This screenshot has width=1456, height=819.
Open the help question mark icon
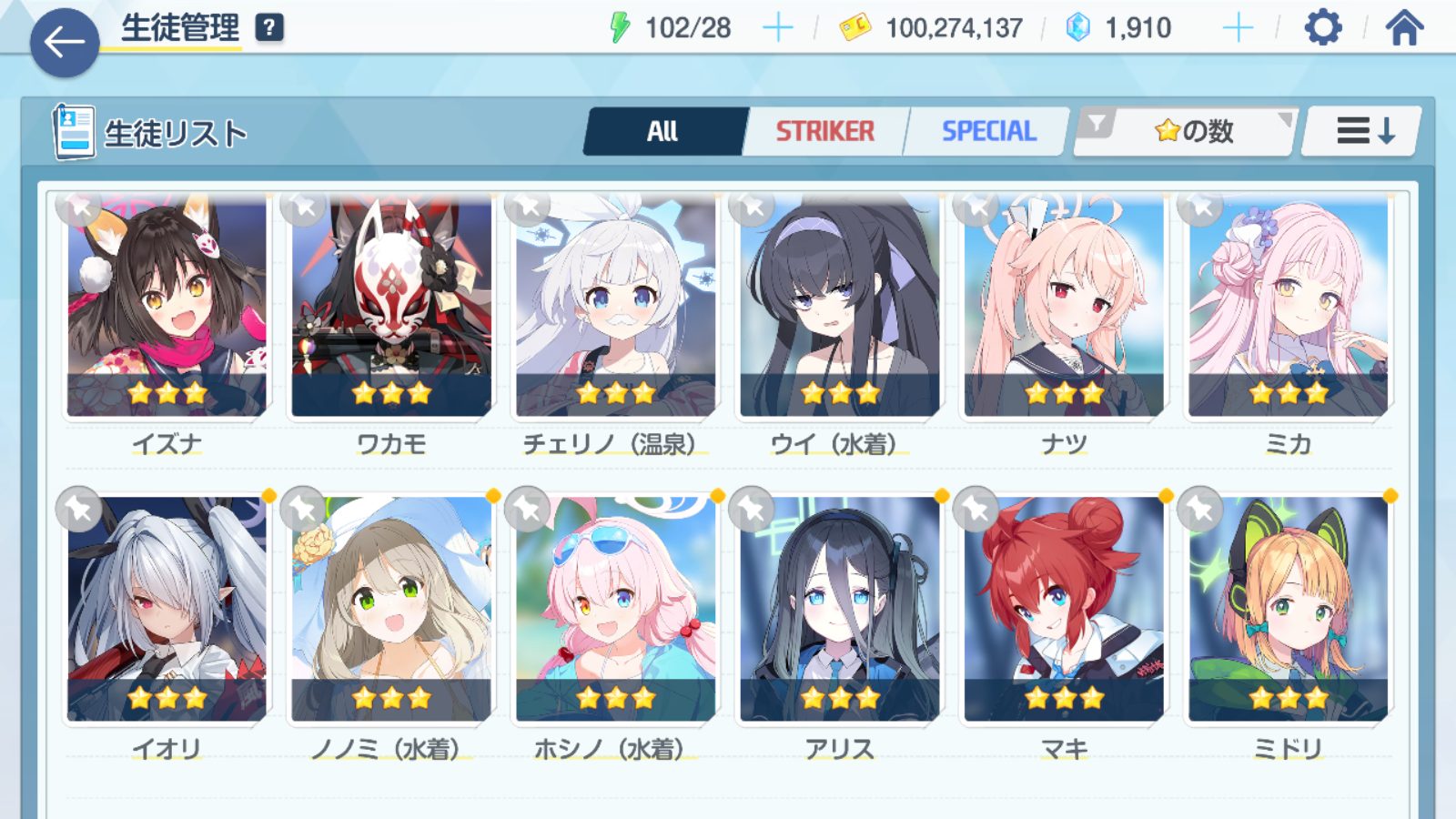point(269,27)
